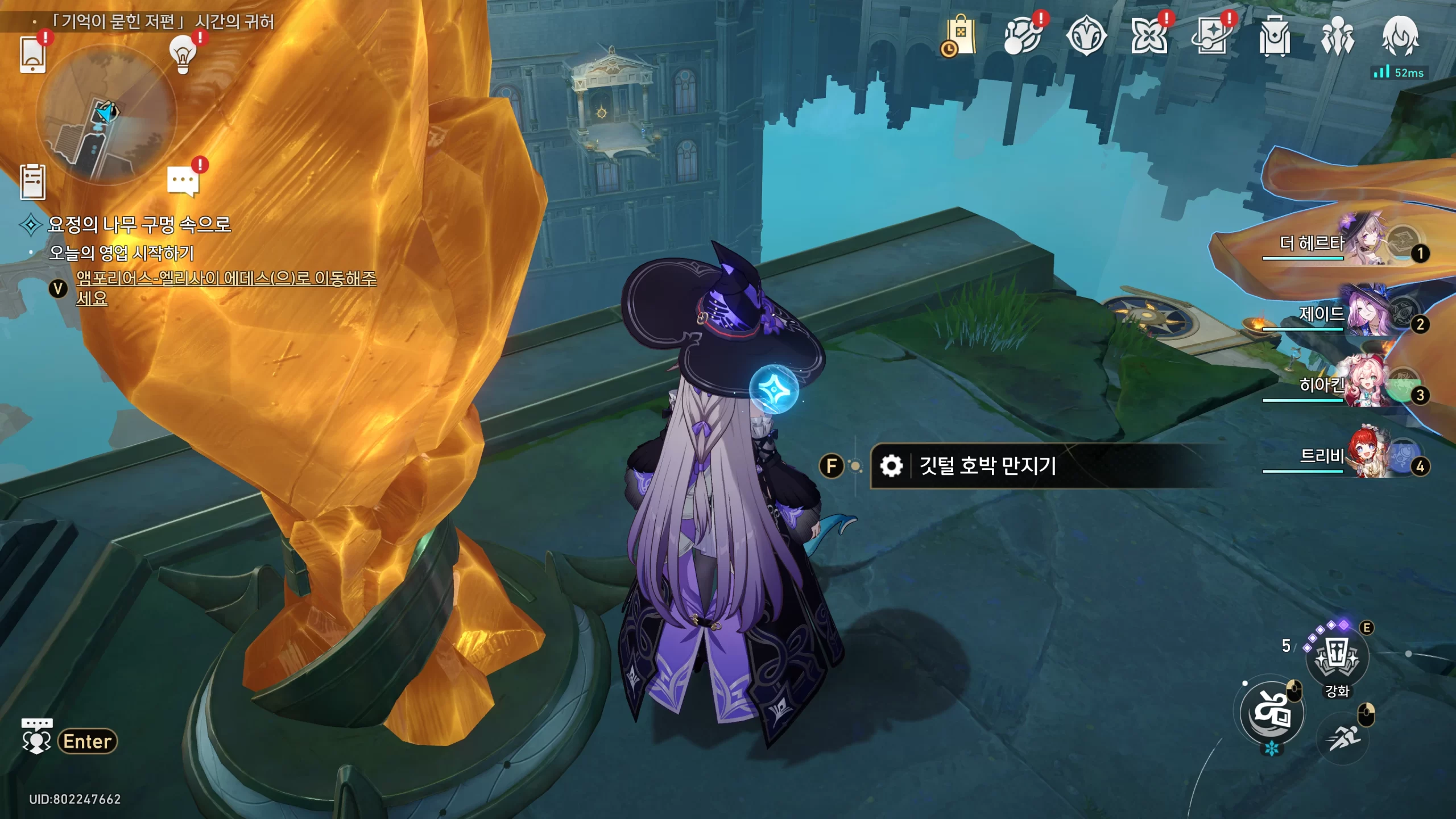Open the star card warp icon

click(1212, 36)
